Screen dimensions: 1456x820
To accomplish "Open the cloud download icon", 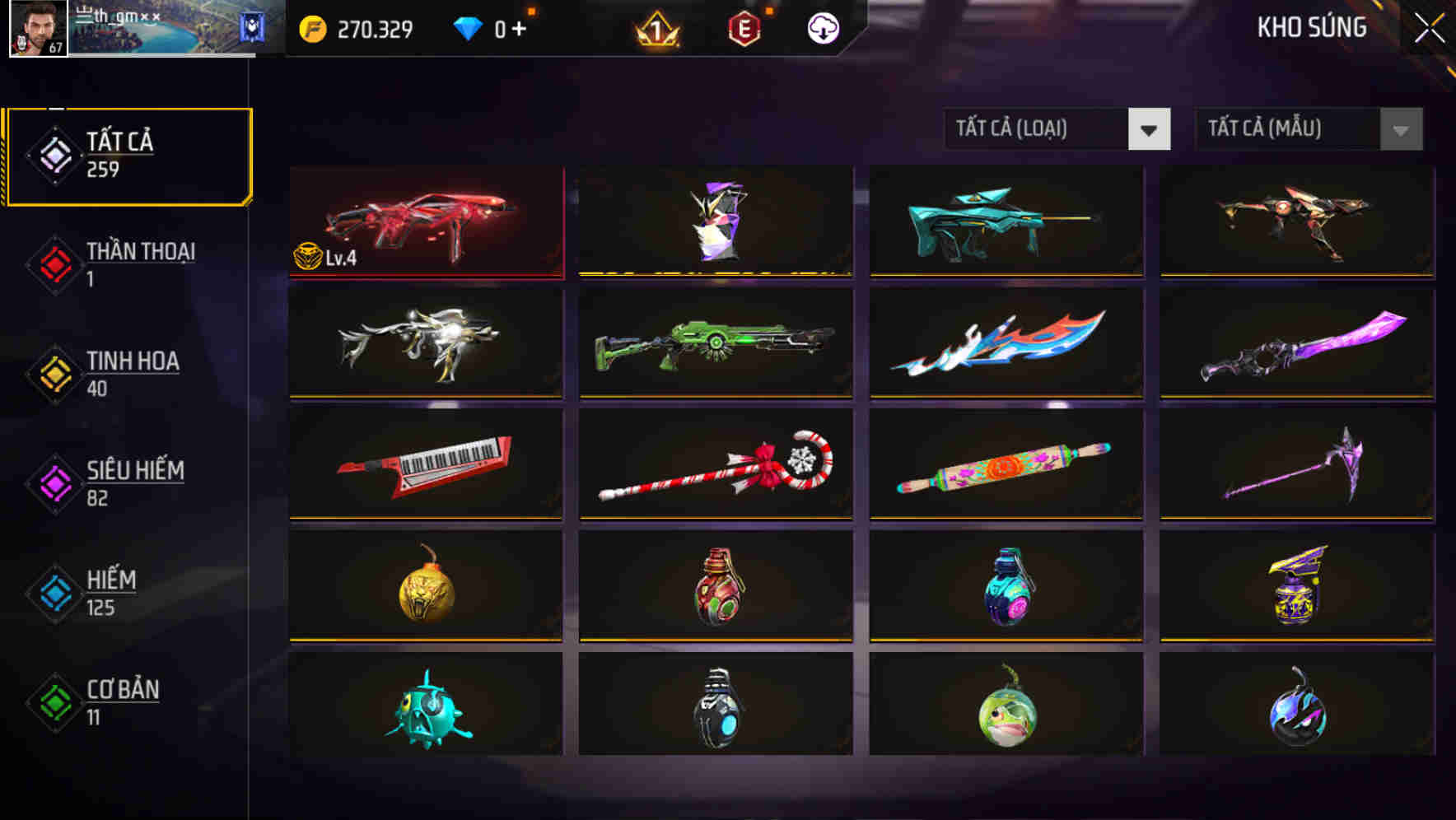I will (823, 27).
